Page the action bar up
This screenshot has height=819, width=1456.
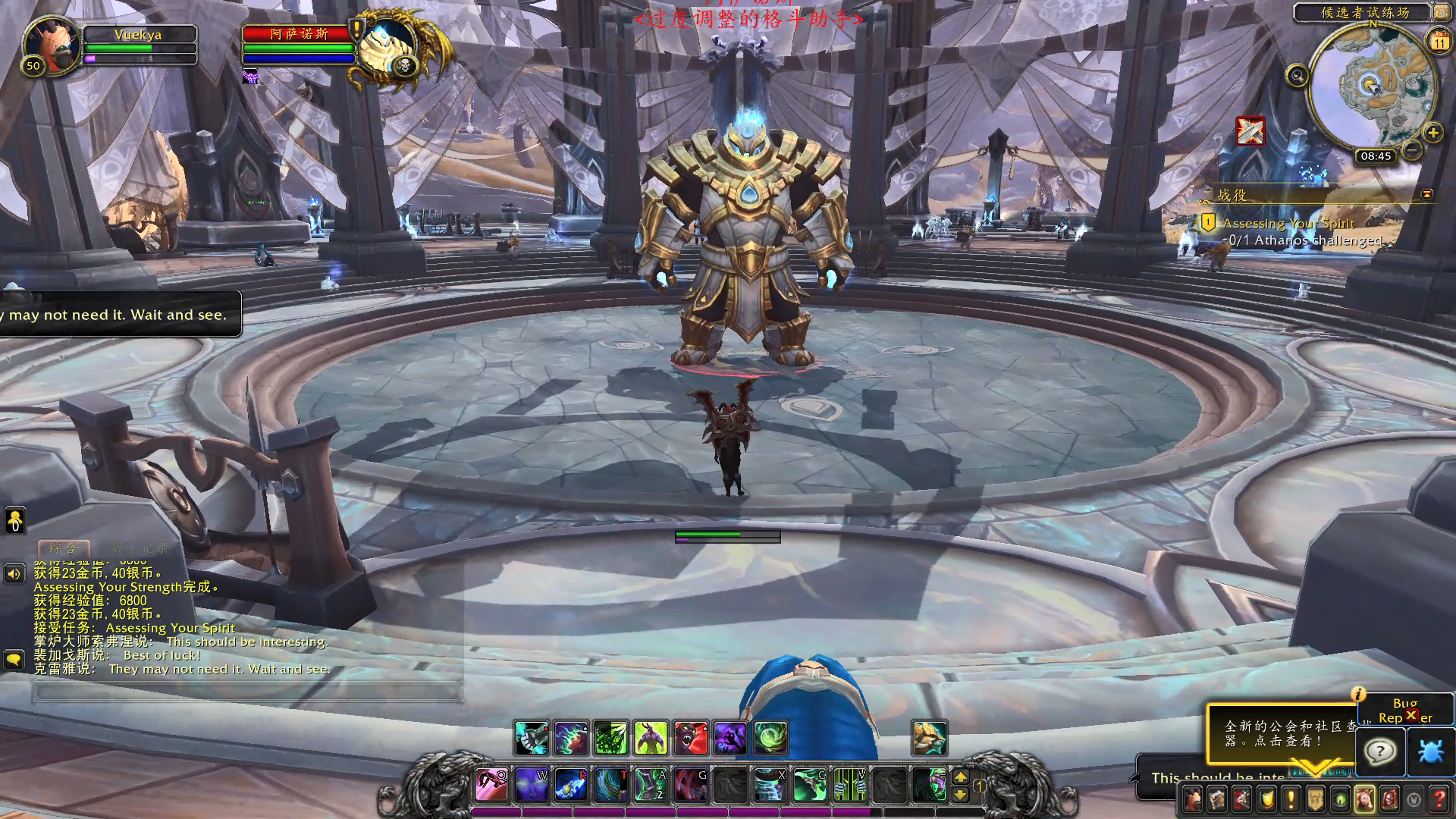(x=960, y=777)
